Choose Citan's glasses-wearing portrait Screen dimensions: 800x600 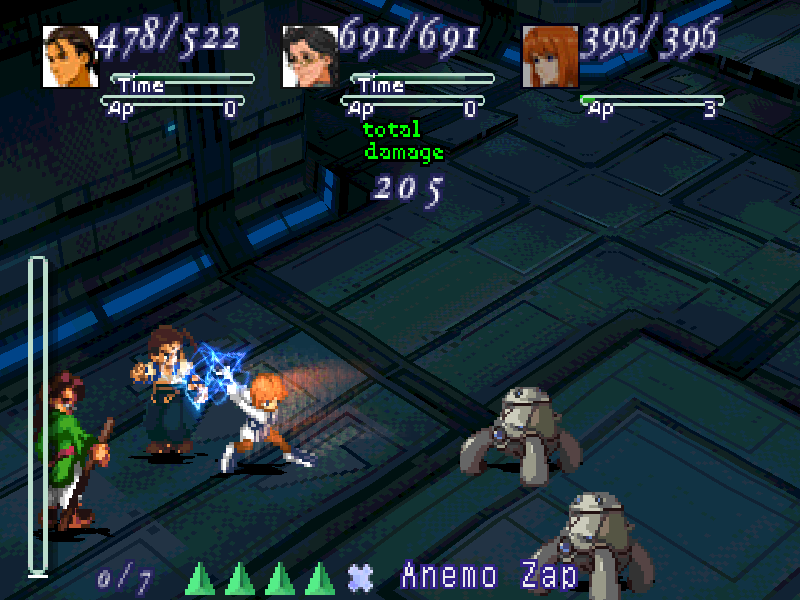pyautogui.click(x=310, y=56)
